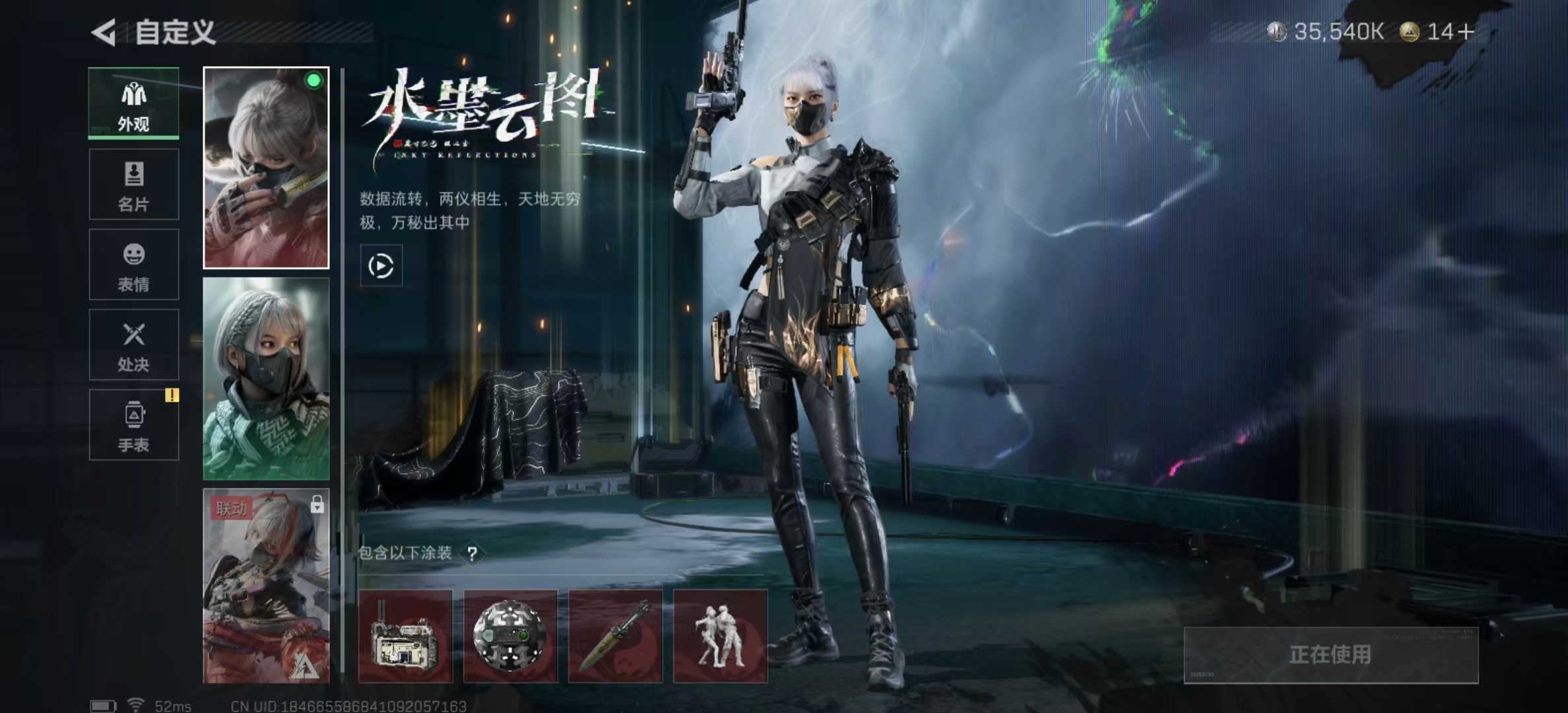The width and height of the screenshot is (1568, 713).
Task: View the dagger knife skin tile
Action: [x=615, y=636]
